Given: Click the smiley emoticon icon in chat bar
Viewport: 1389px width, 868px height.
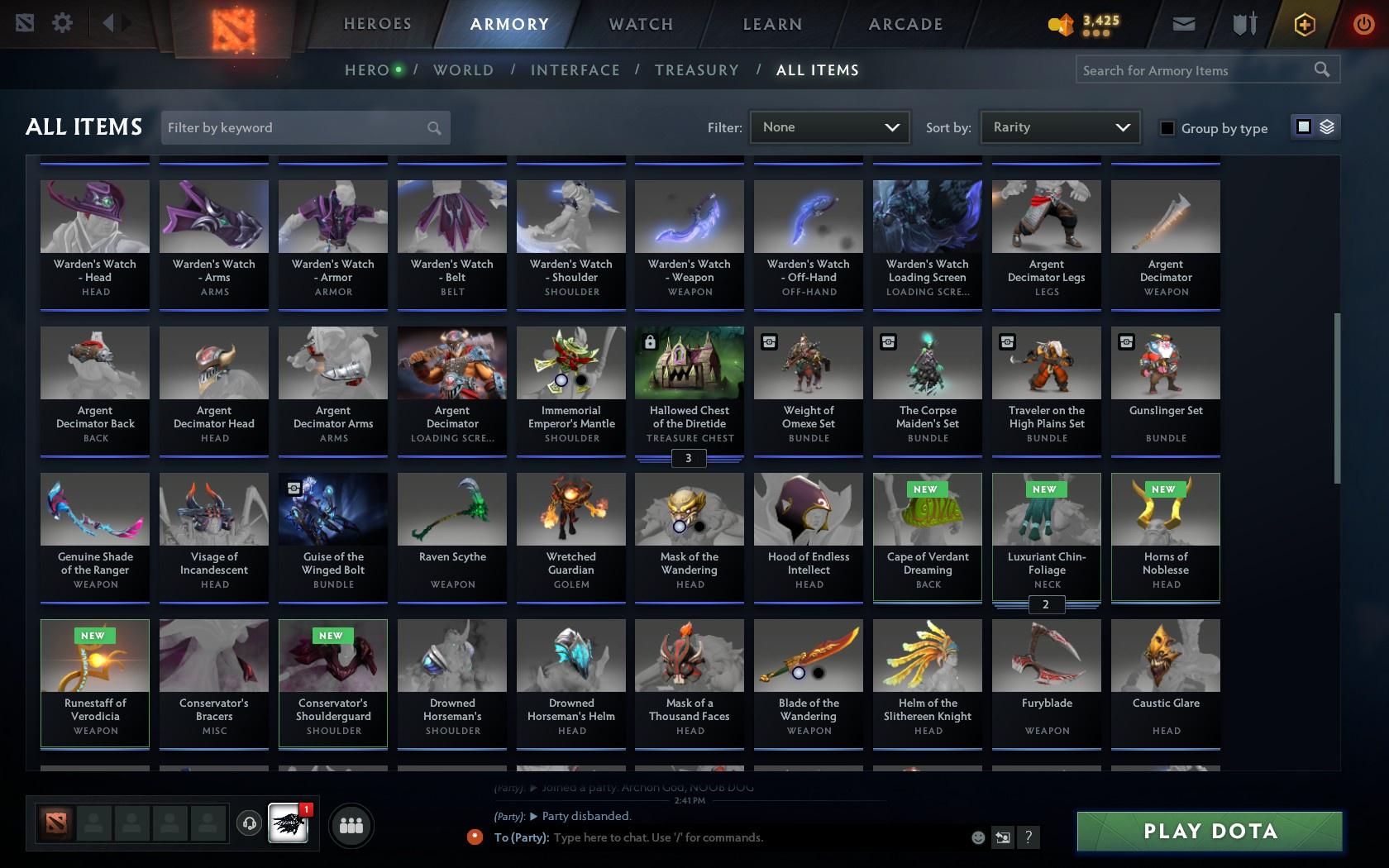Looking at the screenshot, I should pyautogui.click(x=978, y=837).
